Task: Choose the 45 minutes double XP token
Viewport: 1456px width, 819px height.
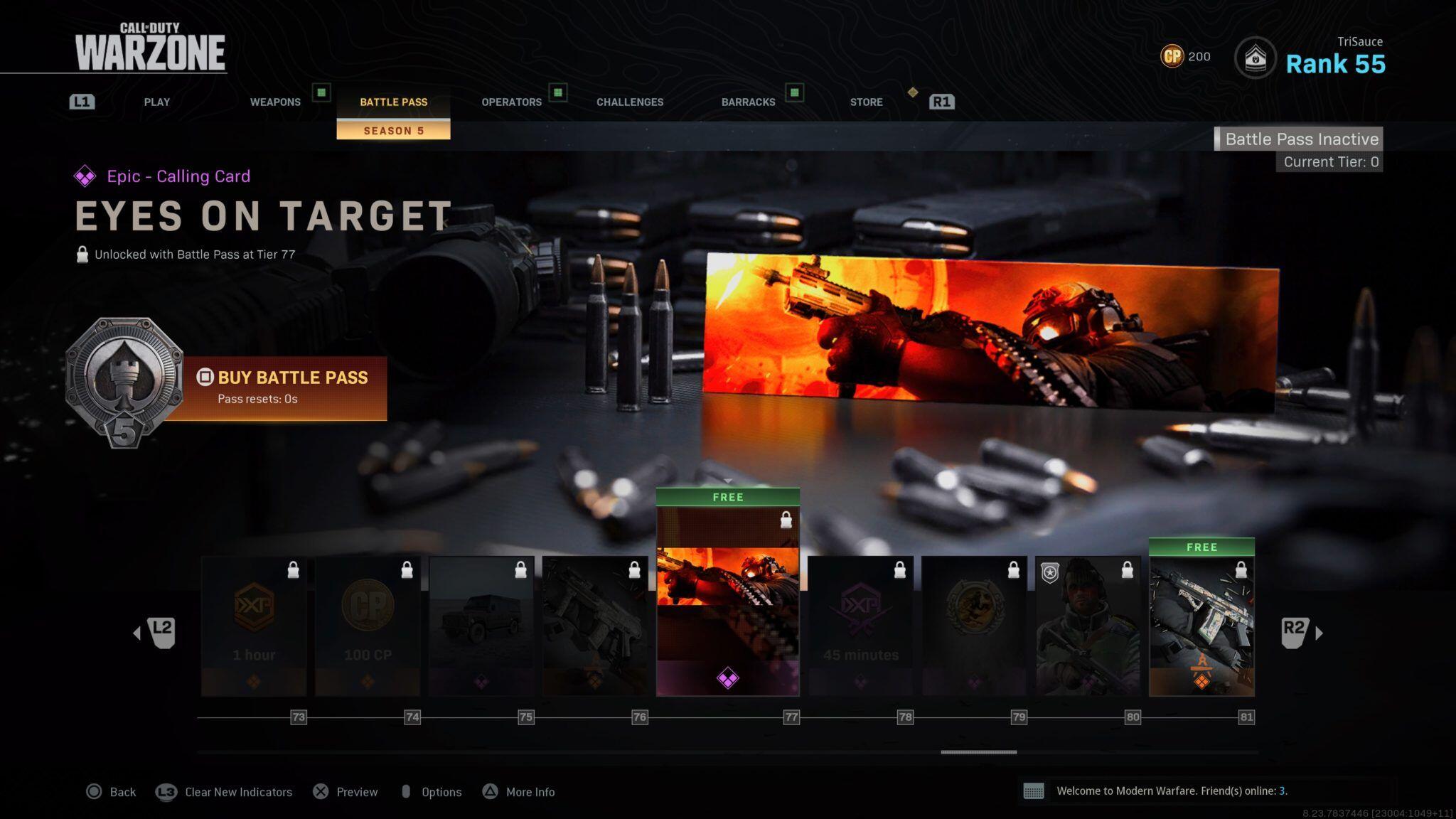Action: 860,626
